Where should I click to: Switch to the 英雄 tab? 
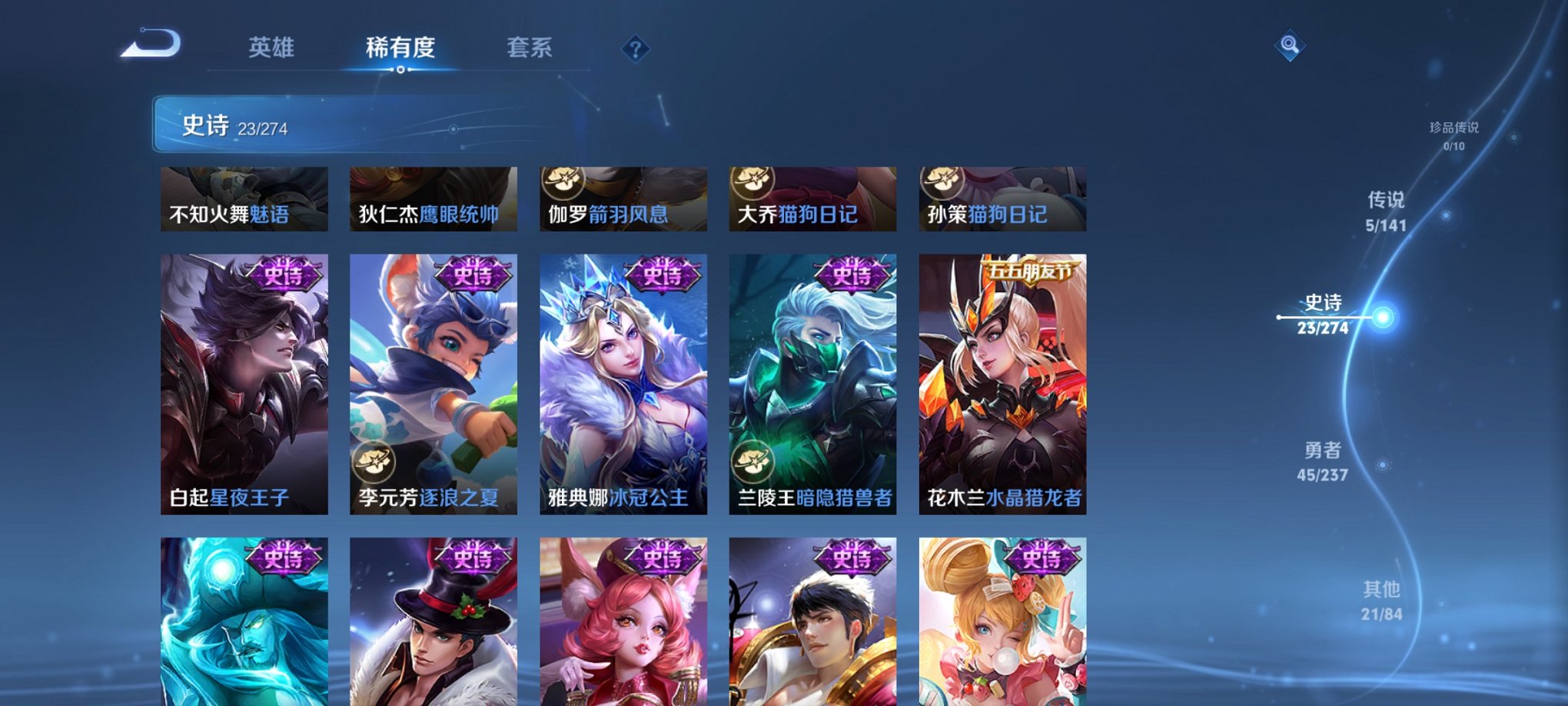pos(272,48)
